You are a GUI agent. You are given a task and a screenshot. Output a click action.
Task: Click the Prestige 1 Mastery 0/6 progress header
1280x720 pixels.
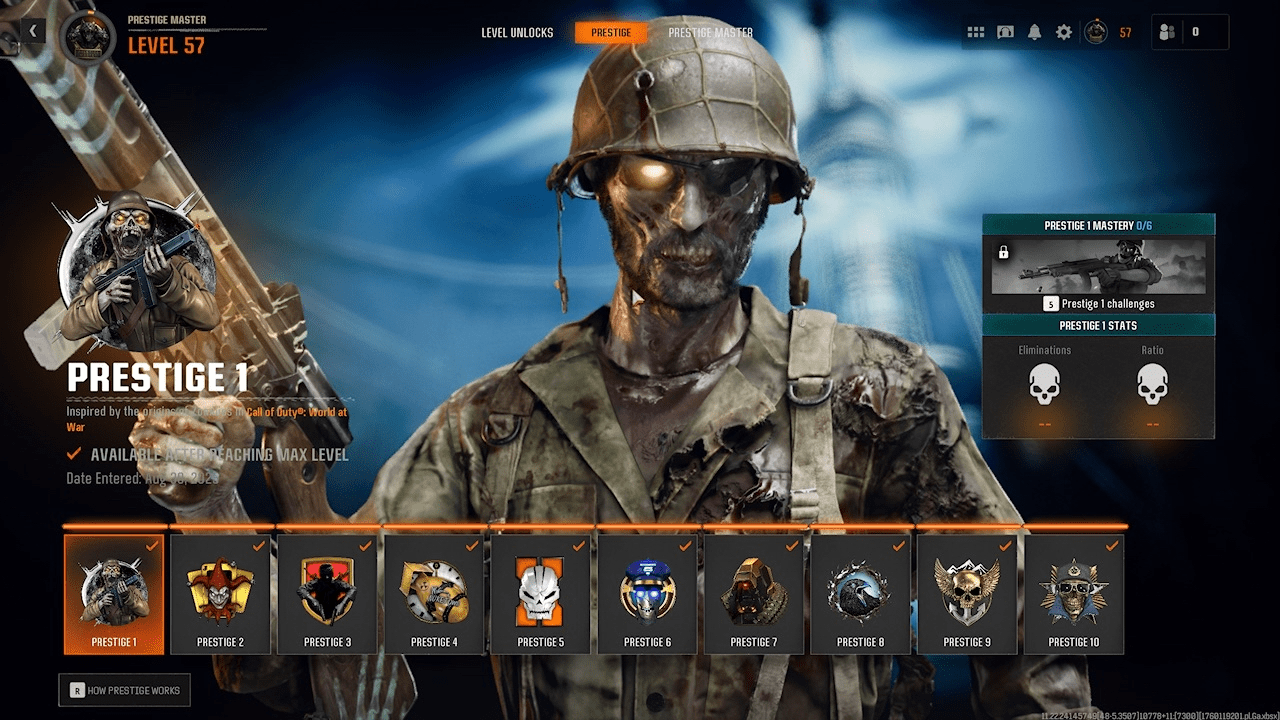coord(1098,225)
